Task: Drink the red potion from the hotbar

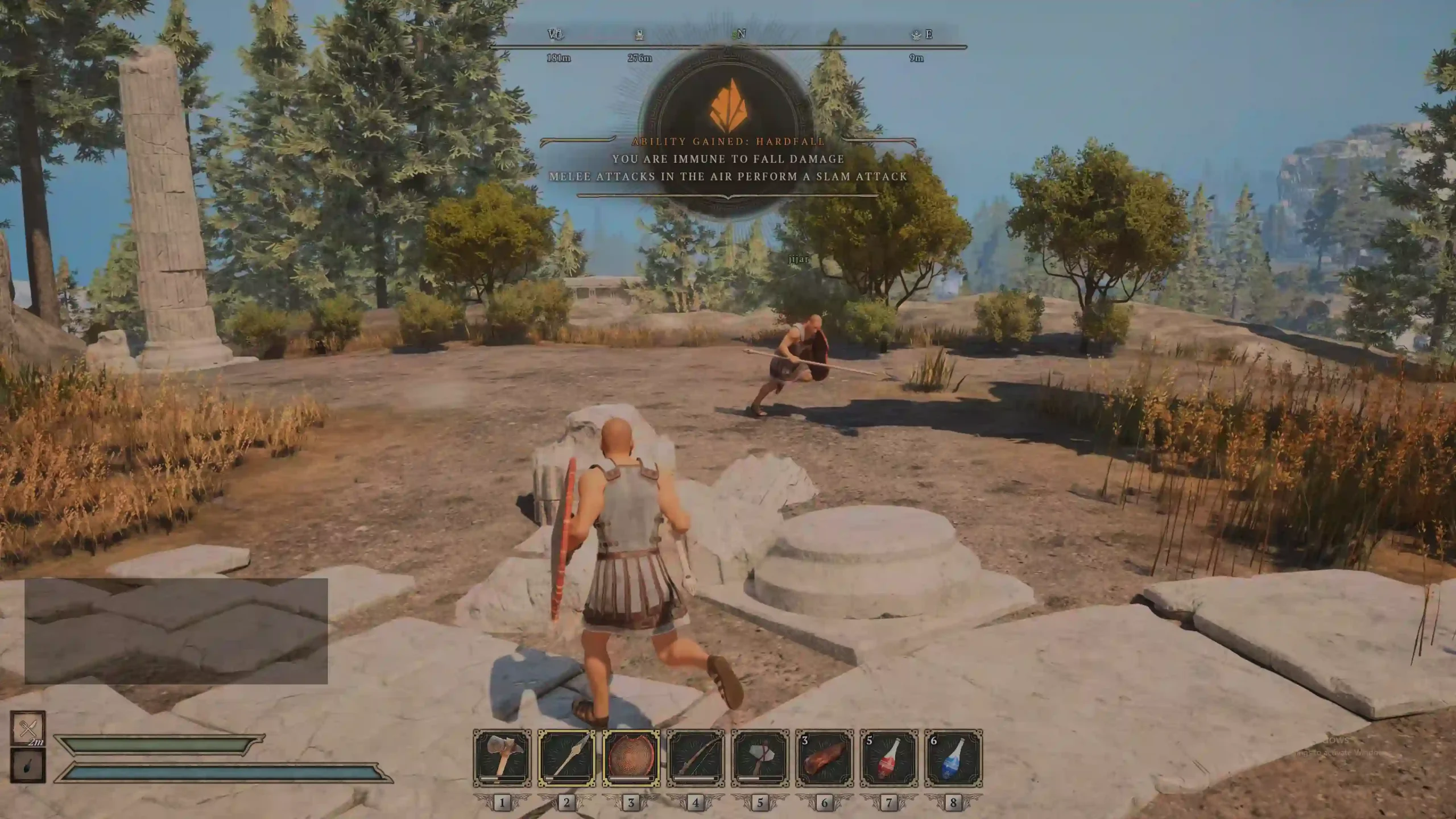Action: (x=888, y=758)
